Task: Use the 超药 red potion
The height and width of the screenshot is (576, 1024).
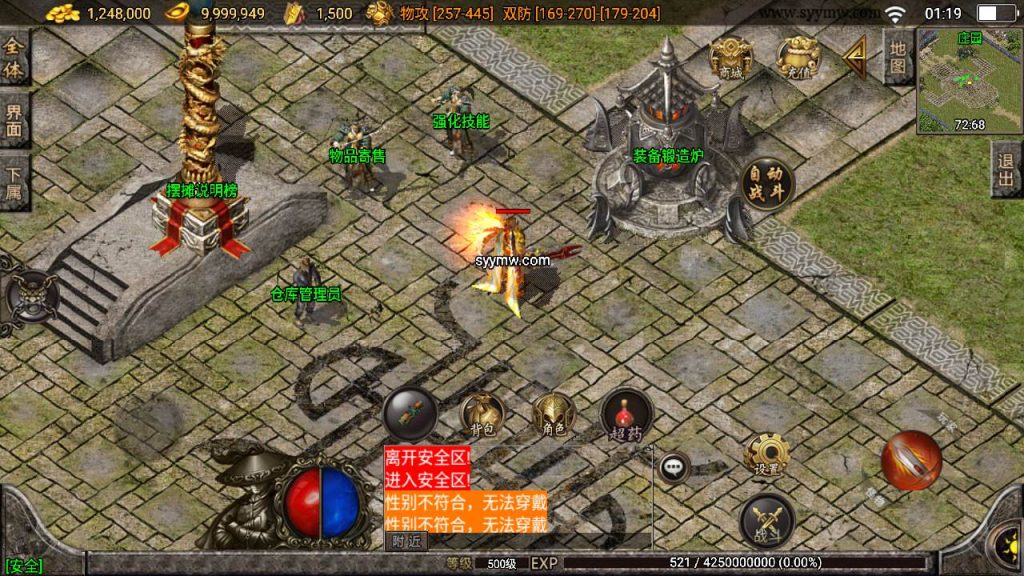Action: pyautogui.click(x=627, y=413)
